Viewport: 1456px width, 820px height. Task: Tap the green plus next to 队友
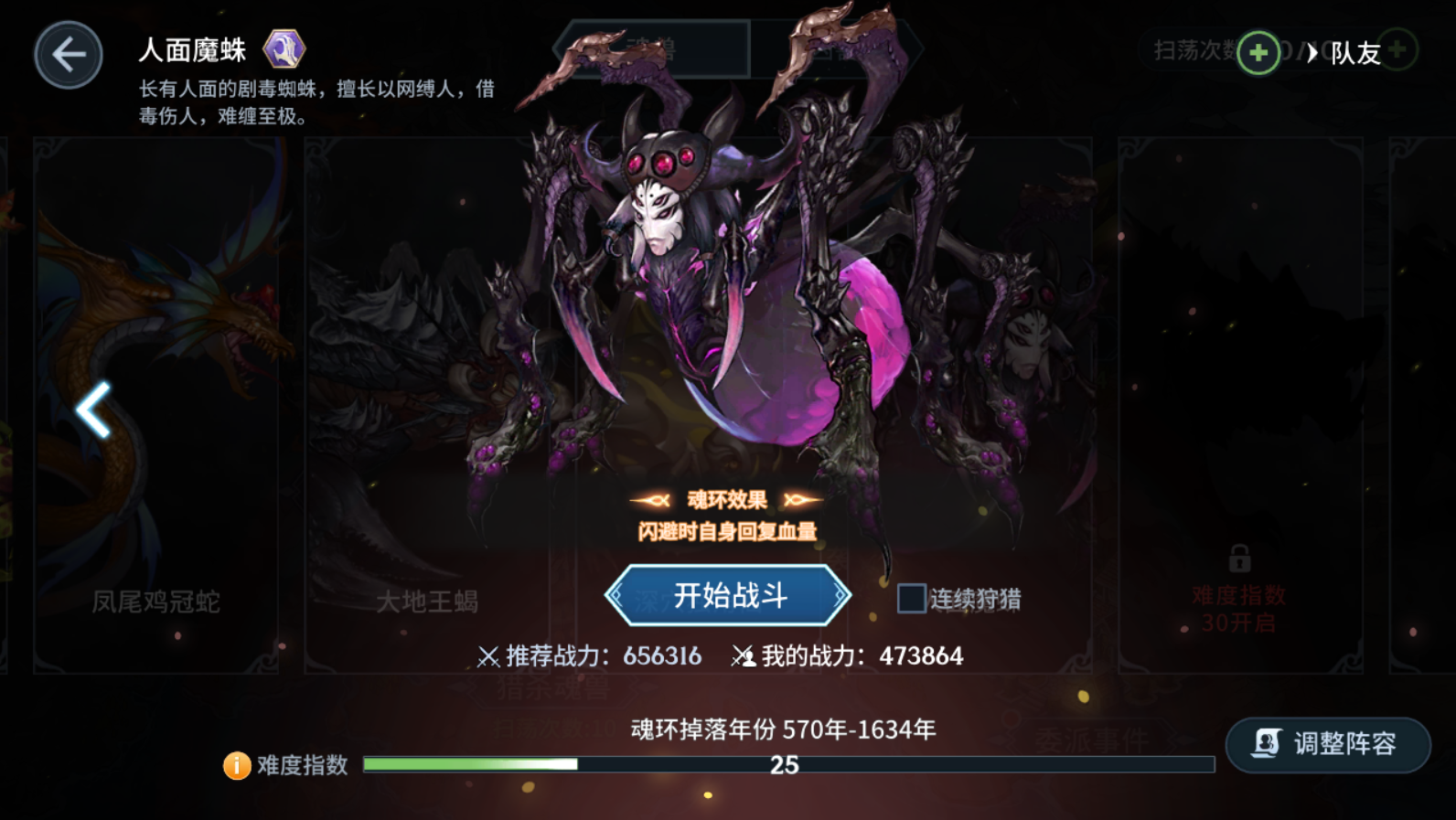pos(1398,50)
